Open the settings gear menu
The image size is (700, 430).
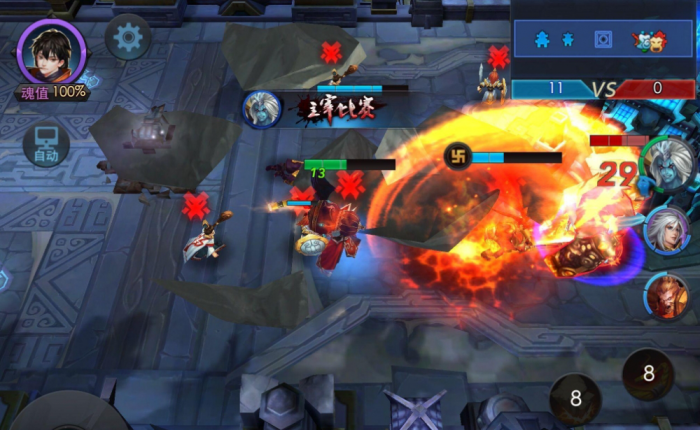[128, 39]
